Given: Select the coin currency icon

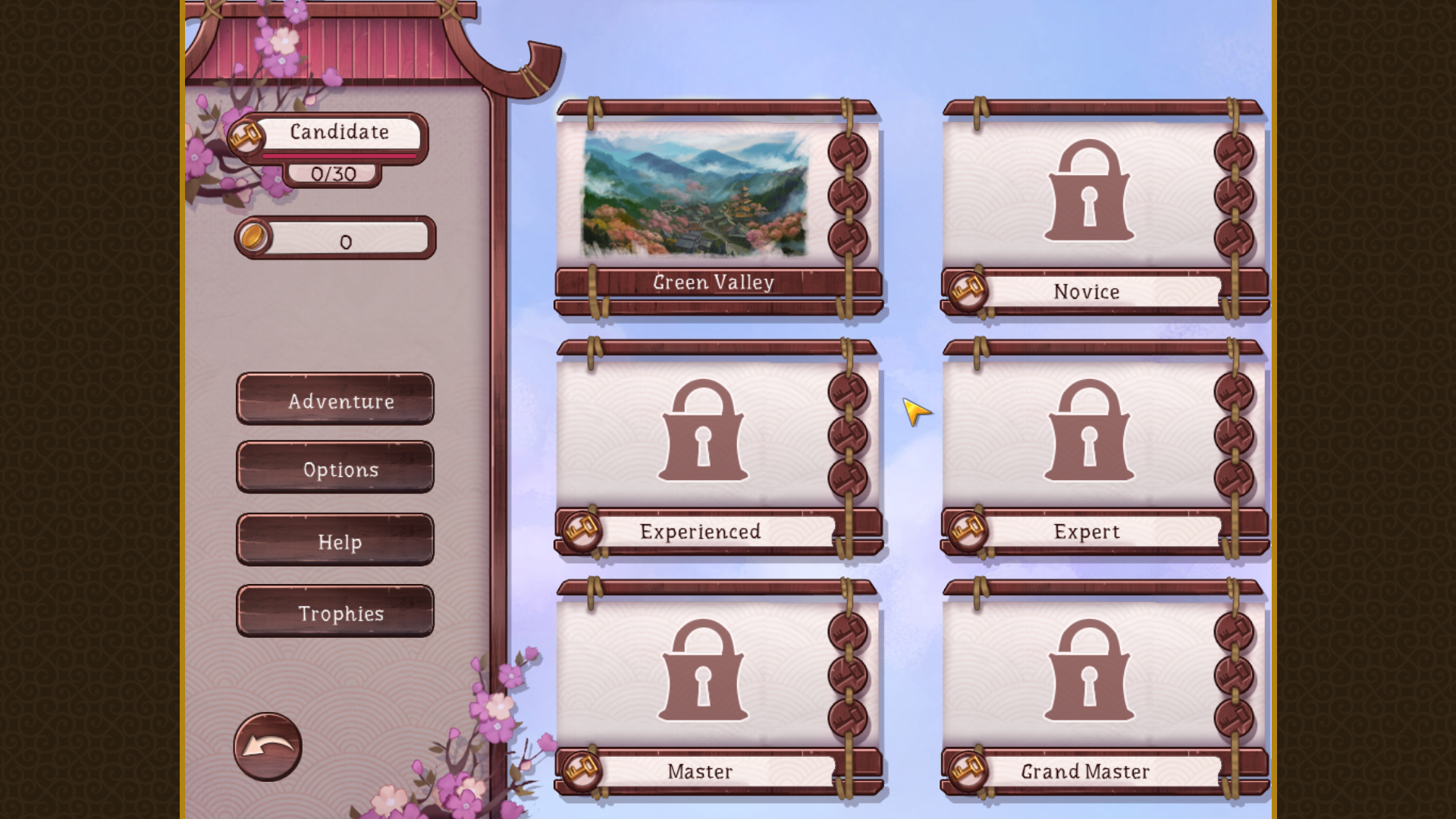Looking at the screenshot, I should pyautogui.click(x=255, y=237).
